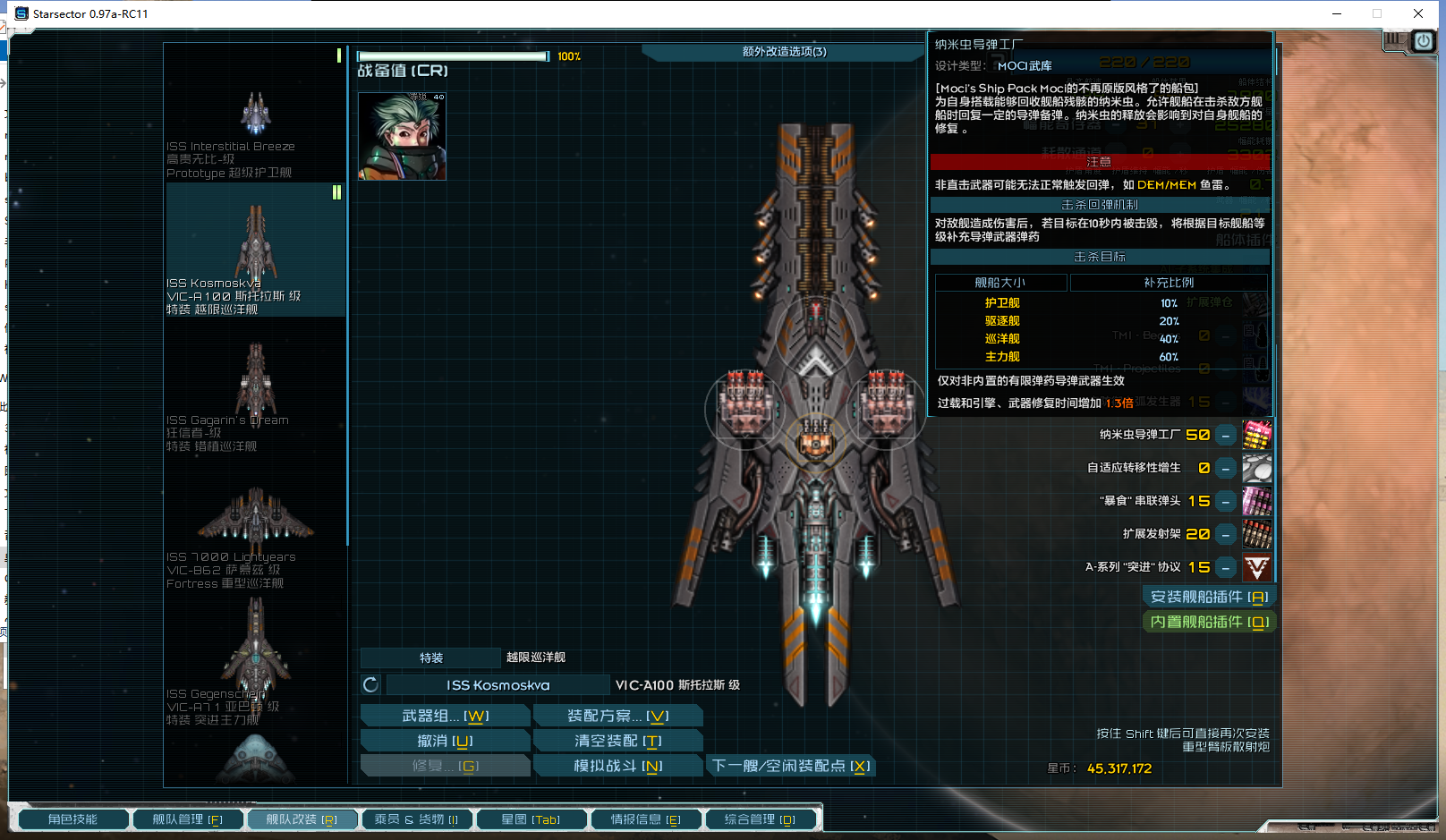Open weapon groups 武器组
The height and width of the screenshot is (840, 1446).
pos(445,716)
